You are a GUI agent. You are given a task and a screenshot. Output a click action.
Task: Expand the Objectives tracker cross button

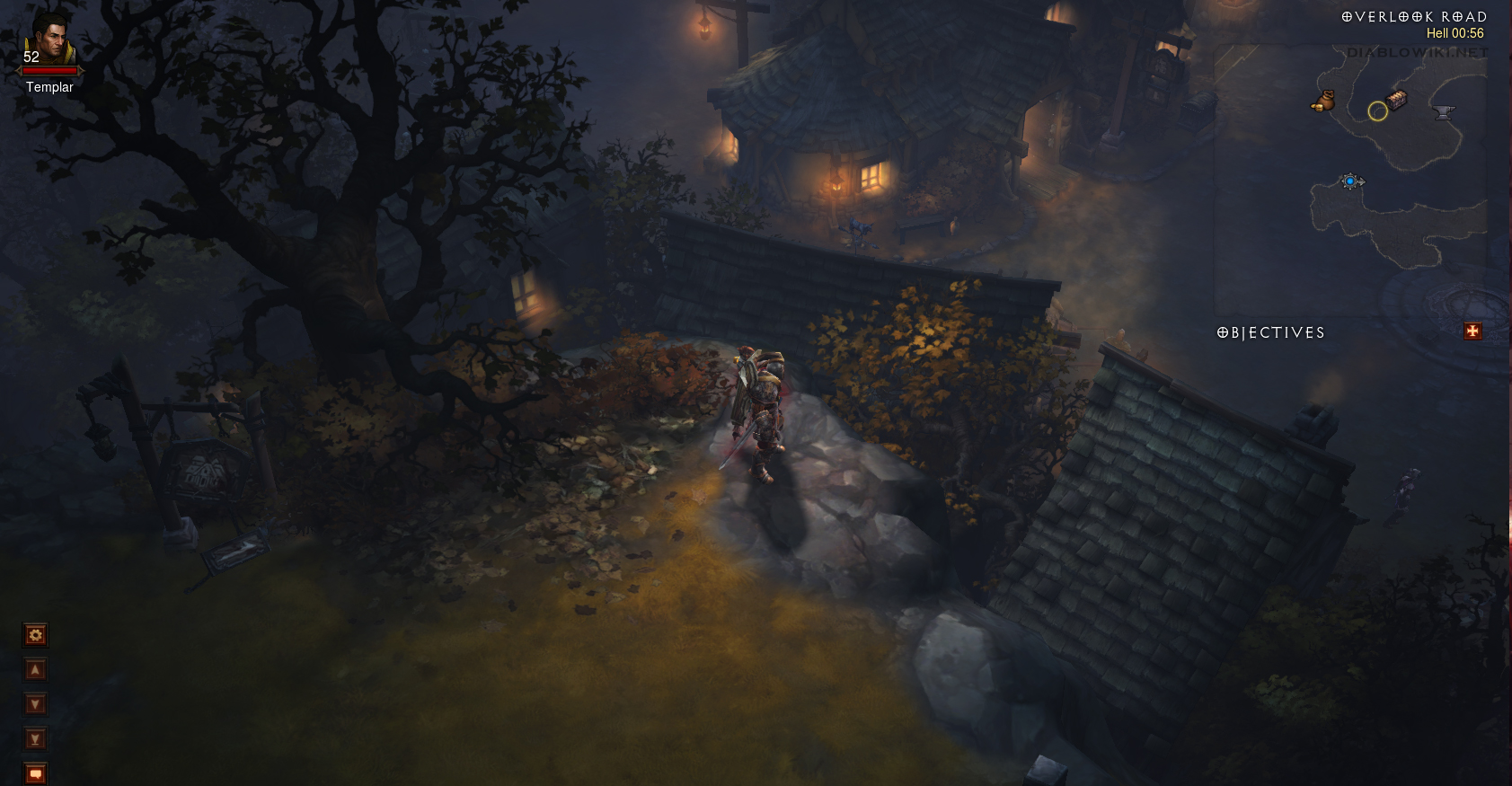[1472, 331]
